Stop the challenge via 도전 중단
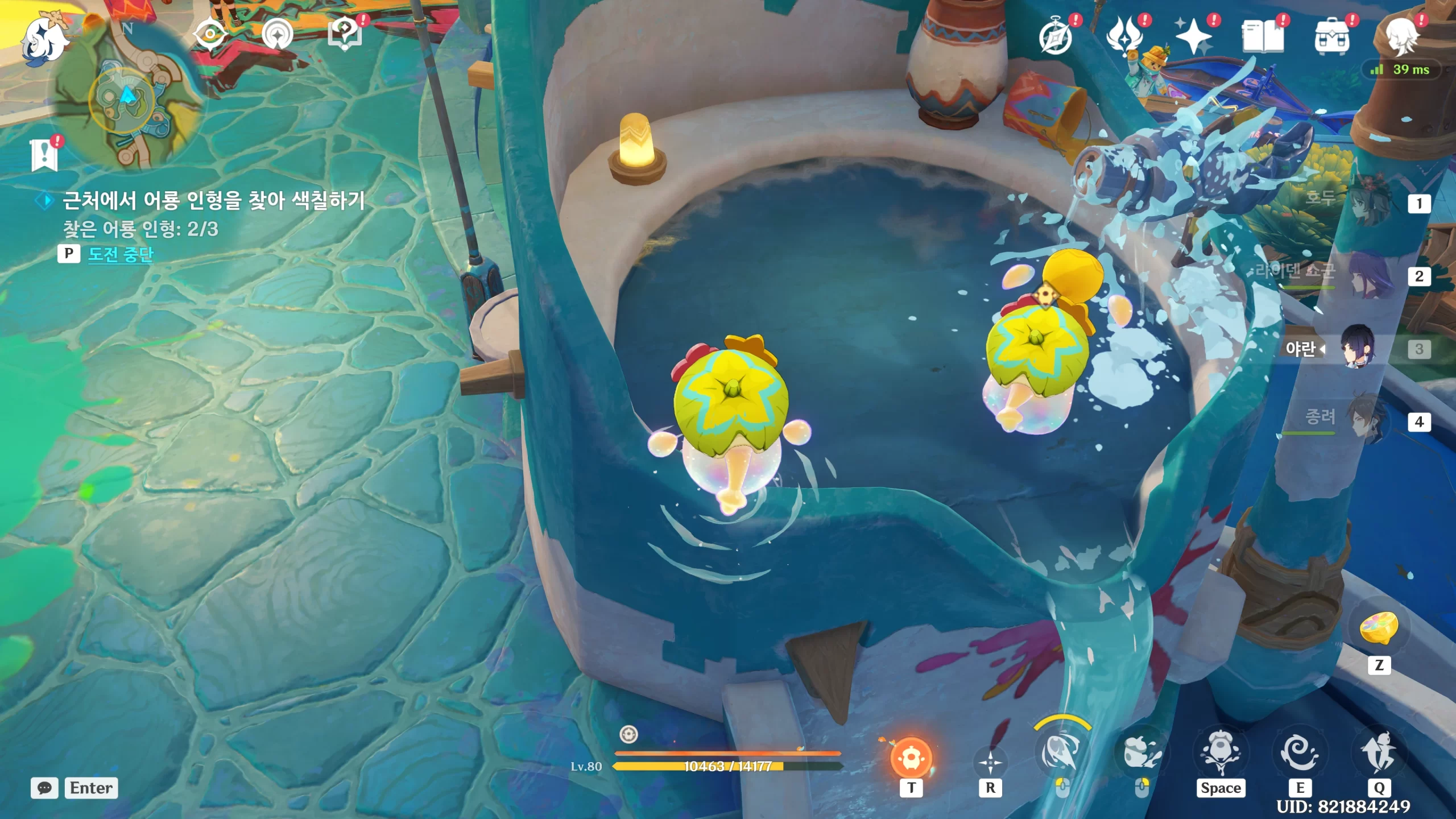The image size is (1456, 819). click(x=121, y=254)
